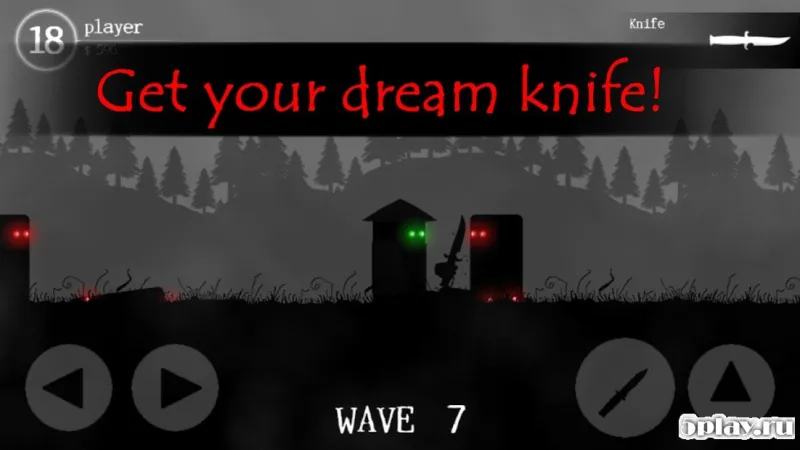This screenshot has height=450, width=800.
Task: Open the player level 18 badge
Action: pos(47,40)
